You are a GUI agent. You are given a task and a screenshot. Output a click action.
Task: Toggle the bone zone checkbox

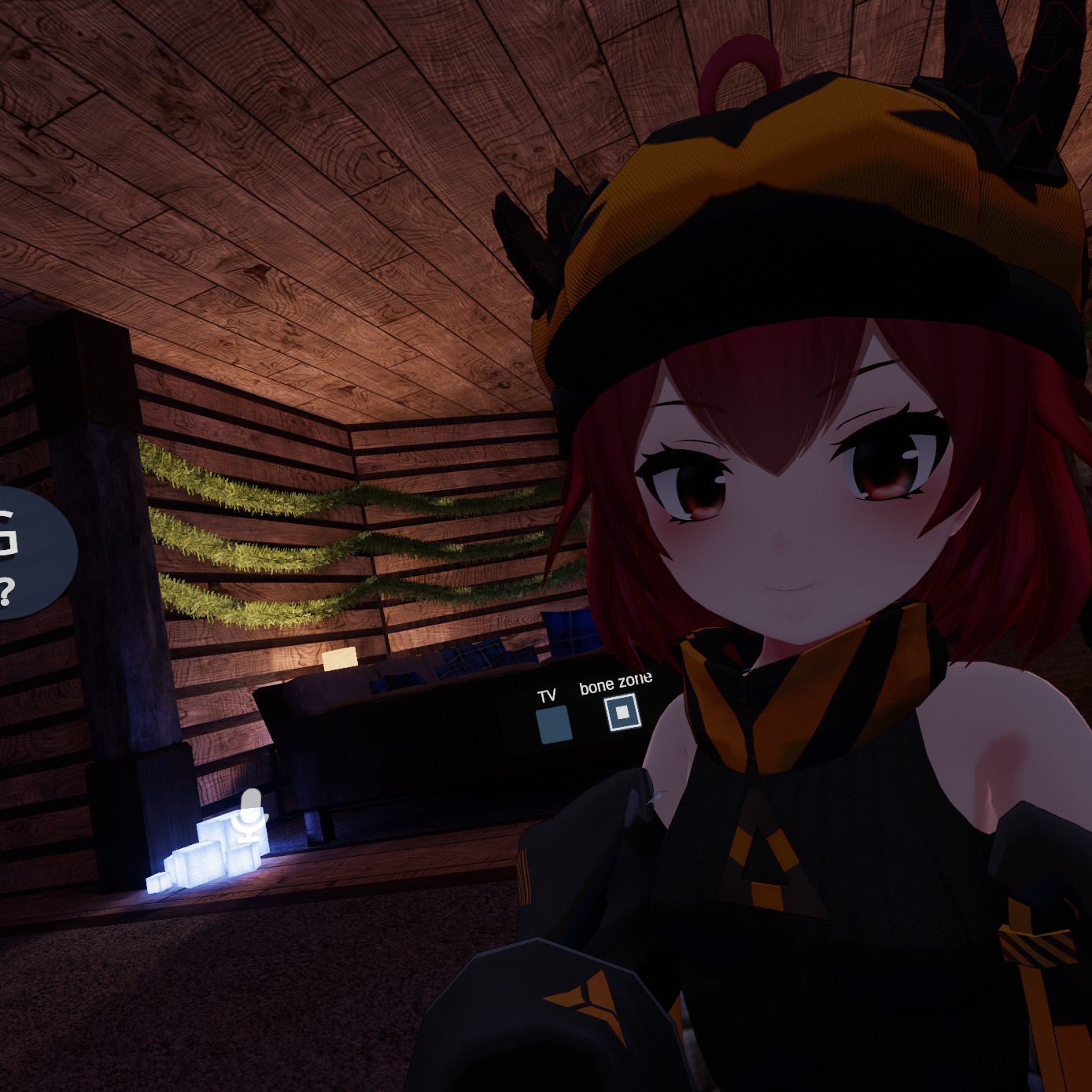coord(622,713)
